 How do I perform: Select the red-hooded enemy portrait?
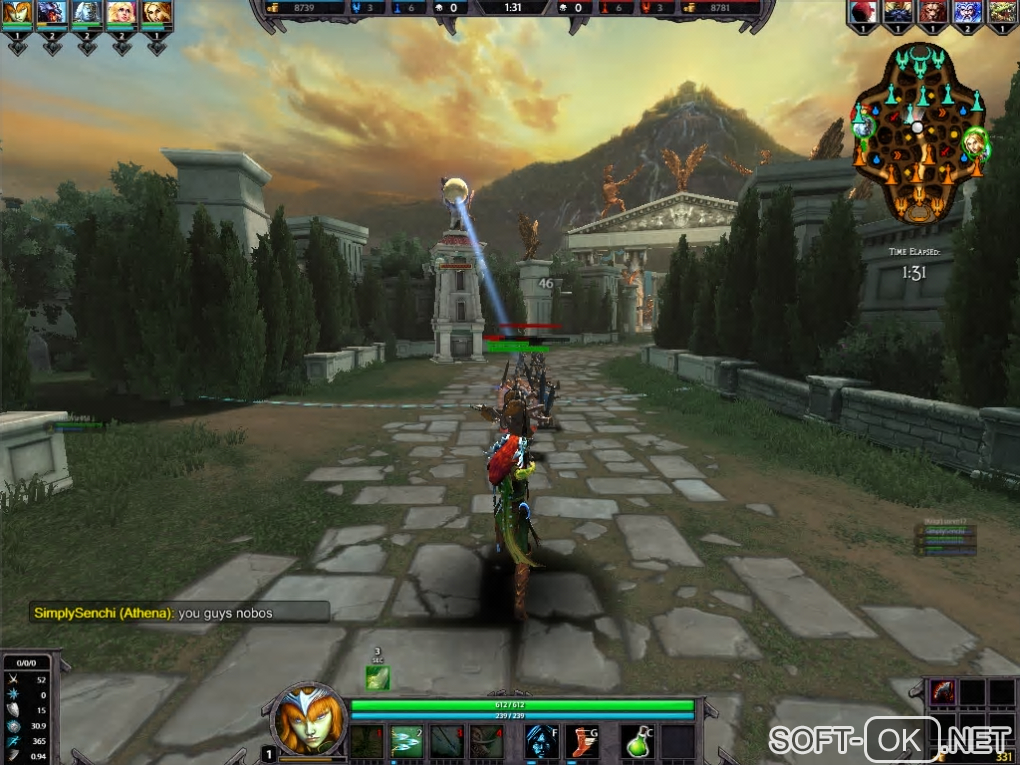coord(864,11)
